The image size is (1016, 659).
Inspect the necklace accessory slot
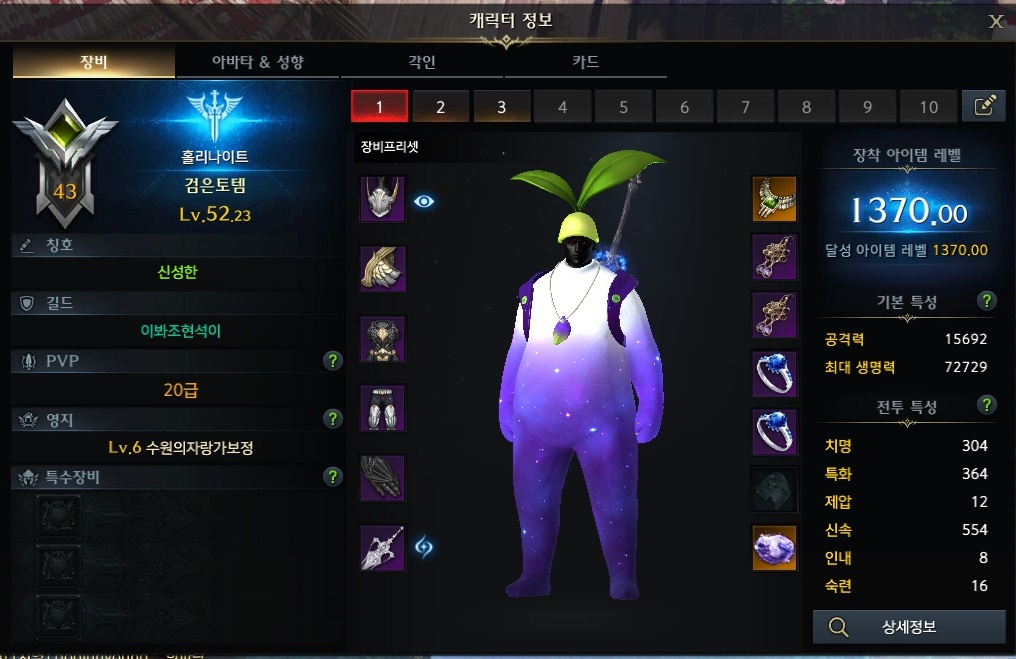(x=774, y=200)
